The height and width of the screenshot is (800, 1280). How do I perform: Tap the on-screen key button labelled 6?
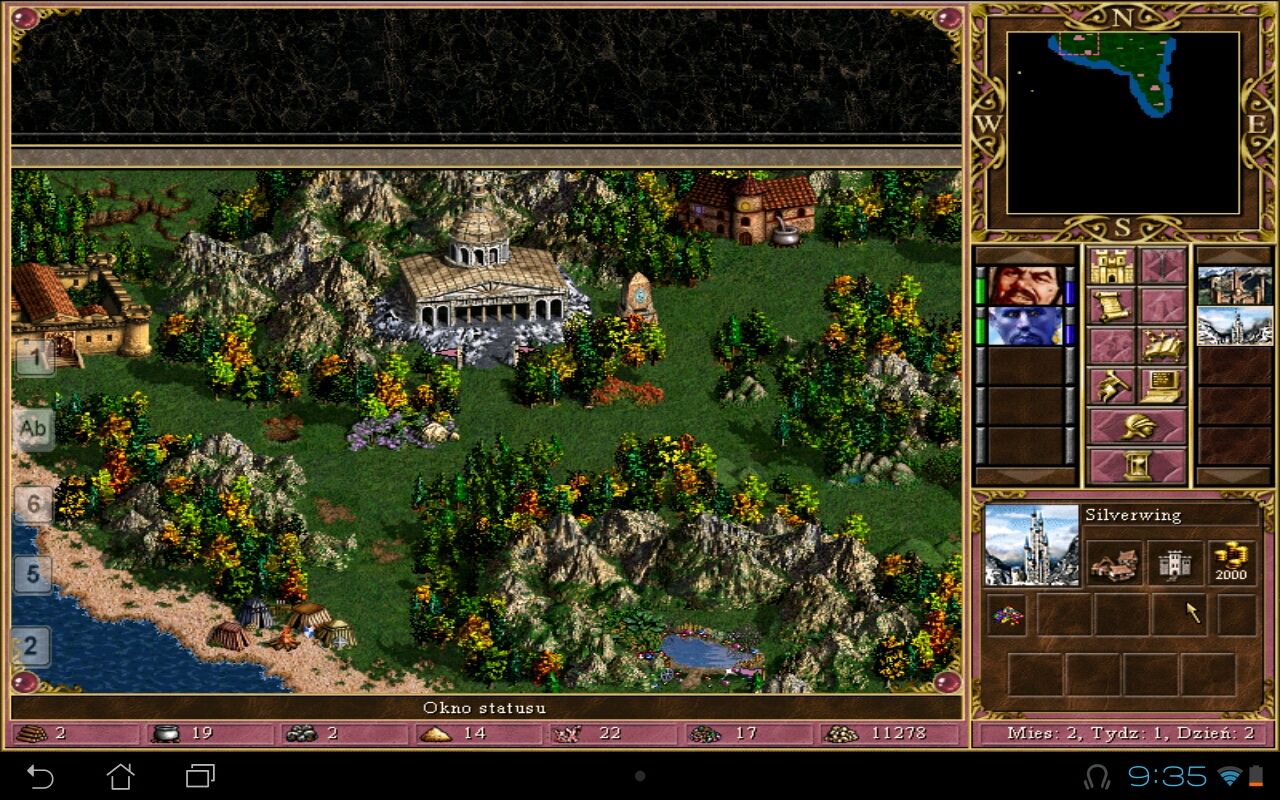pyautogui.click(x=33, y=504)
